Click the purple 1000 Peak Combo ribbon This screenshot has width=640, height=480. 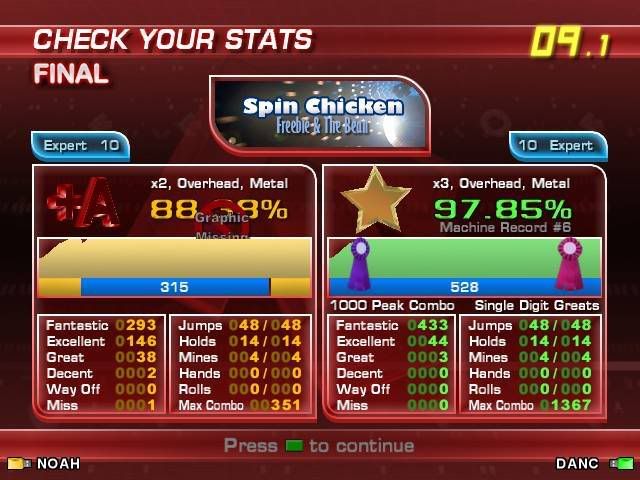click(359, 264)
